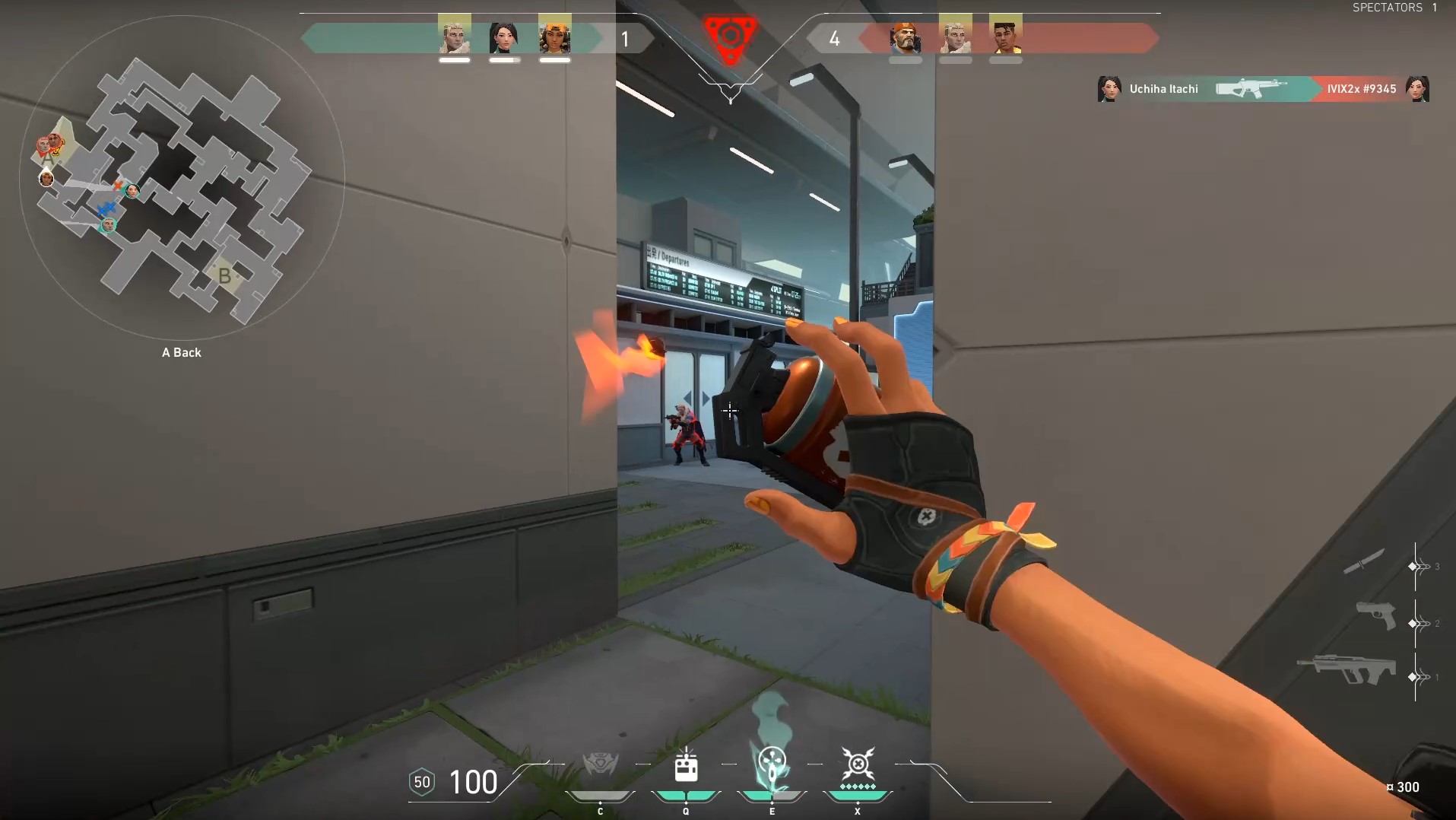The image size is (1456, 820).
Task: Click the red spike icon at top center
Action: (x=730, y=38)
